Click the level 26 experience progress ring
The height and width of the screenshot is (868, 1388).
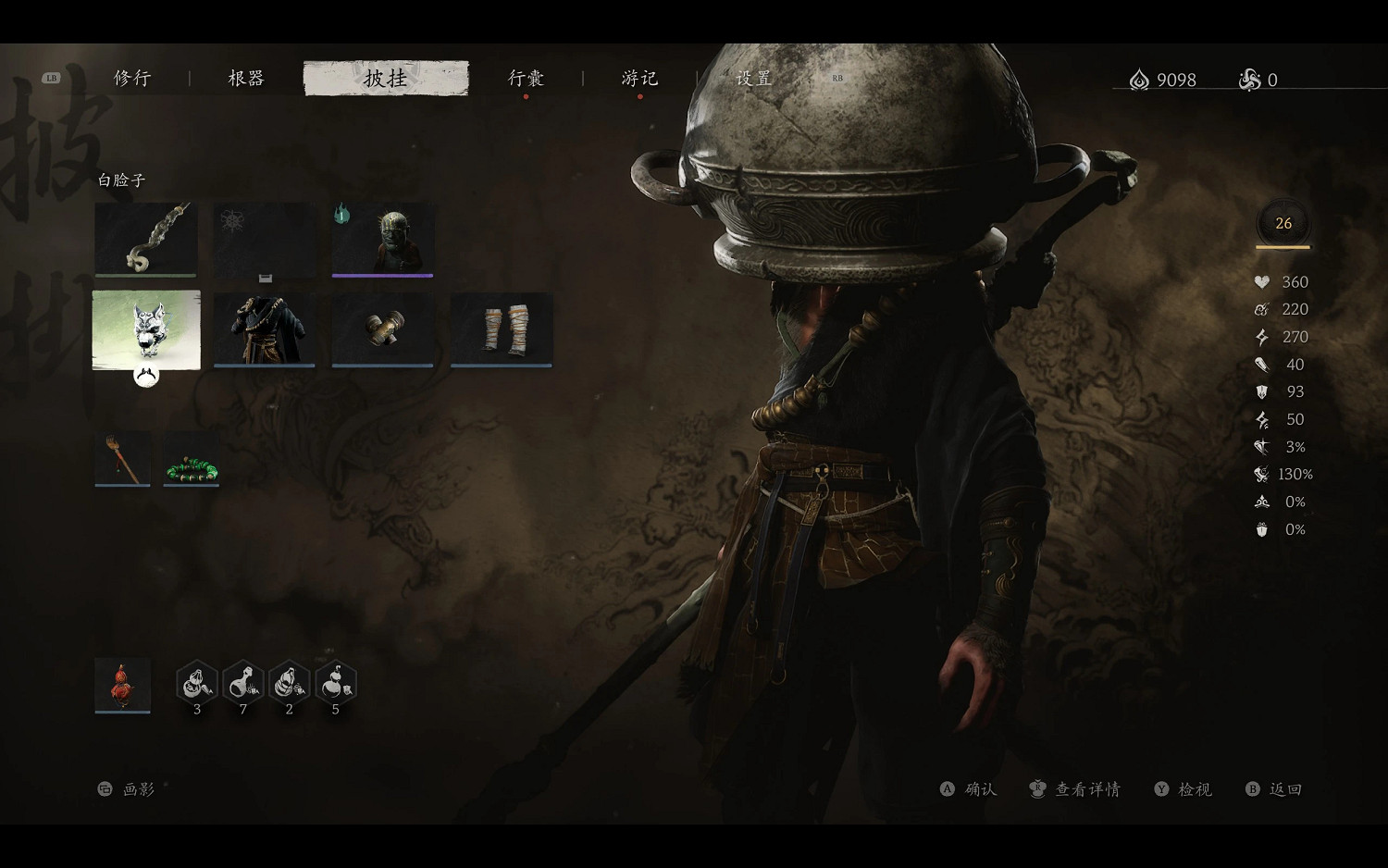pos(1283,223)
